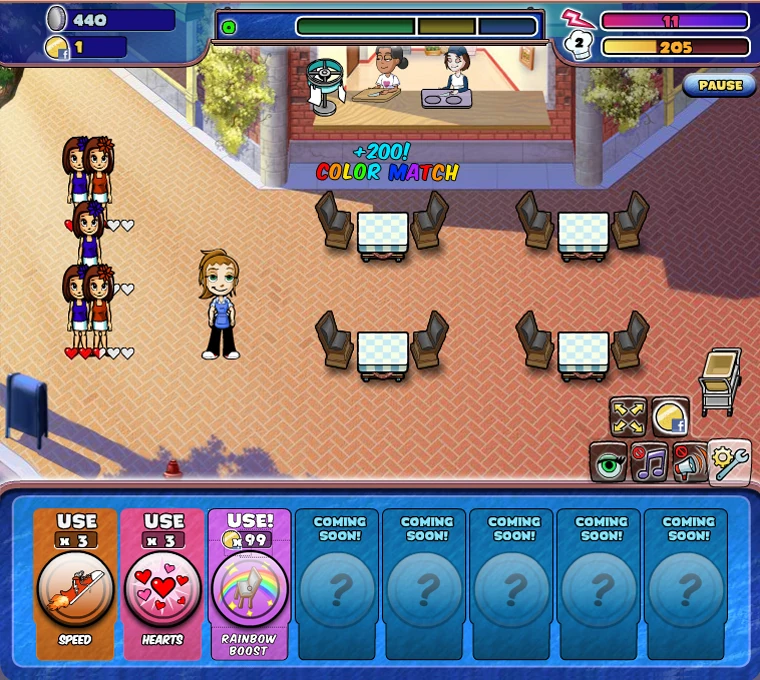The height and width of the screenshot is (680, 760).
Task: Toggle sound effects with the megaphone icon
Action: coord(689,463)
